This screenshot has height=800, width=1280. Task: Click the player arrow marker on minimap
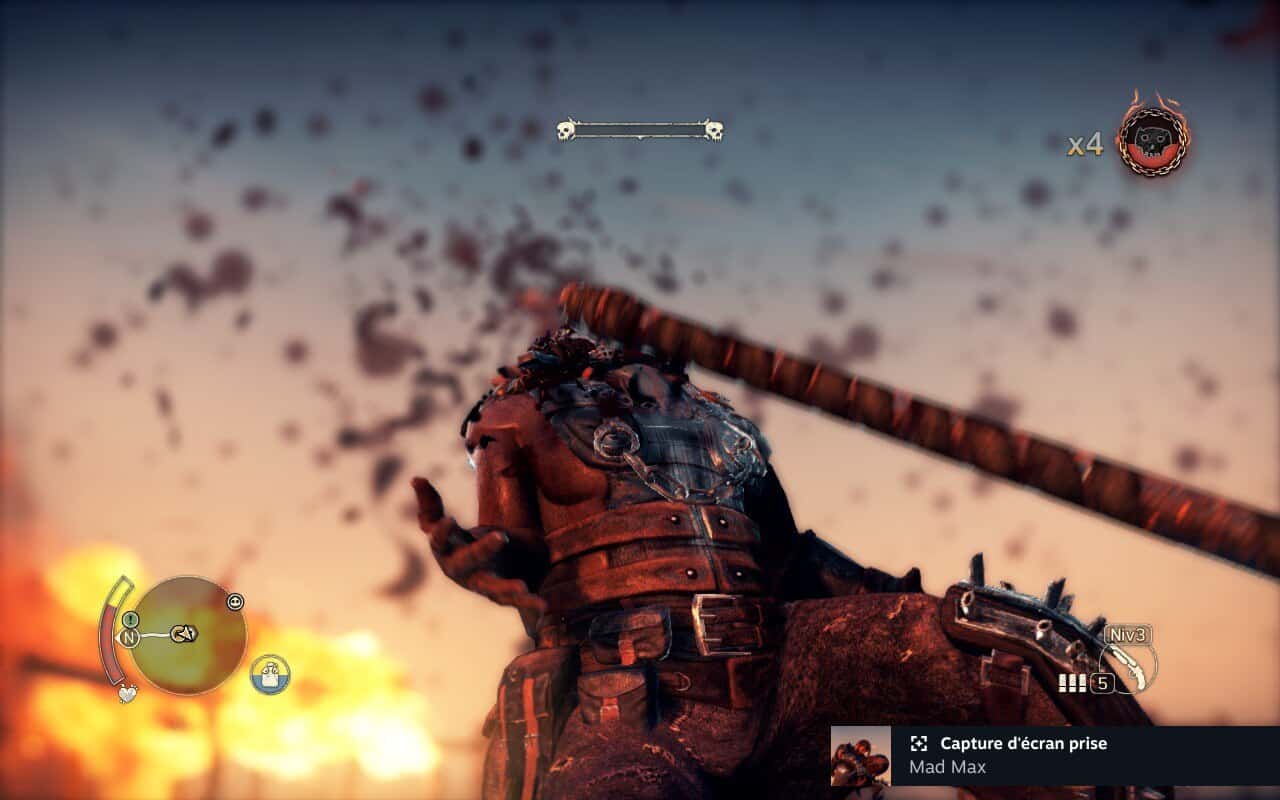click(x=184, y=633)
